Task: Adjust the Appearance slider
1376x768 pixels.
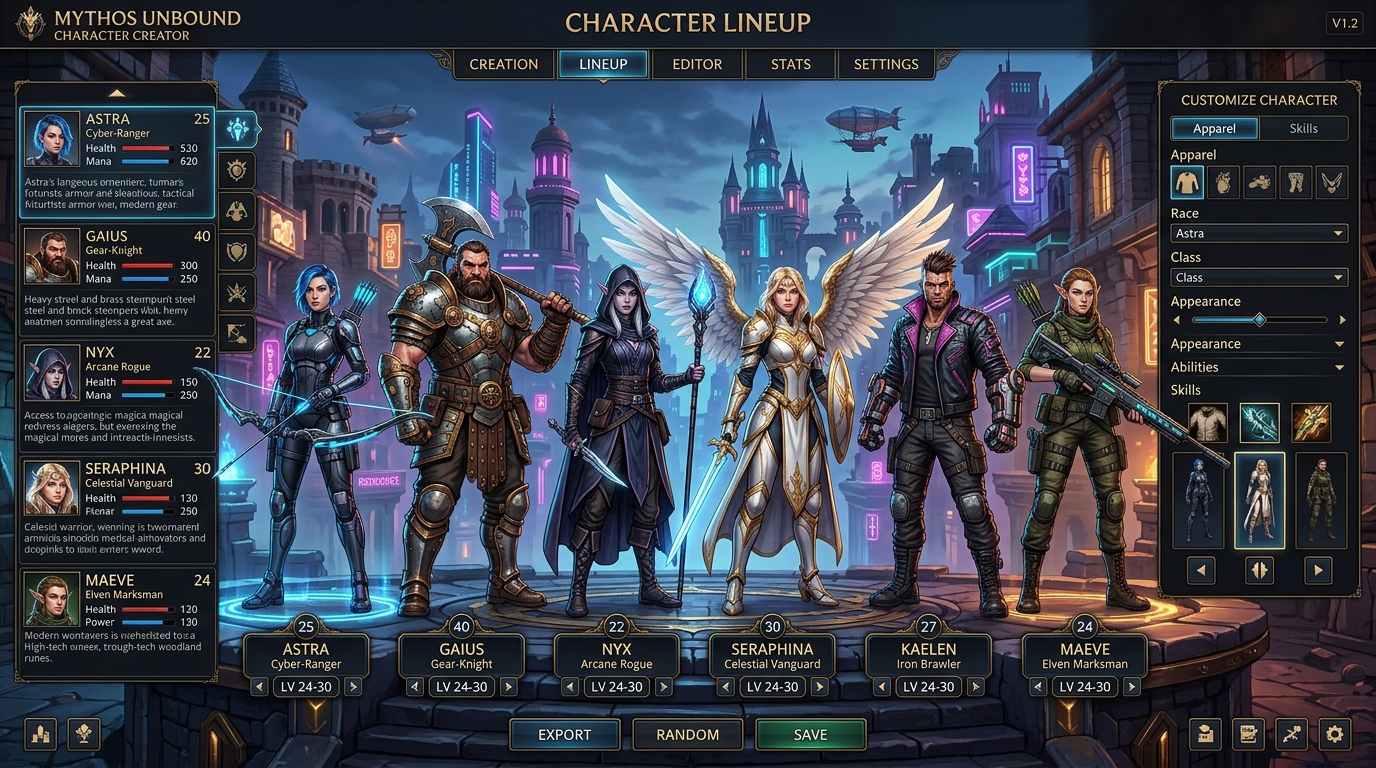Action: pyautogui.click(x=1258, y=320)
